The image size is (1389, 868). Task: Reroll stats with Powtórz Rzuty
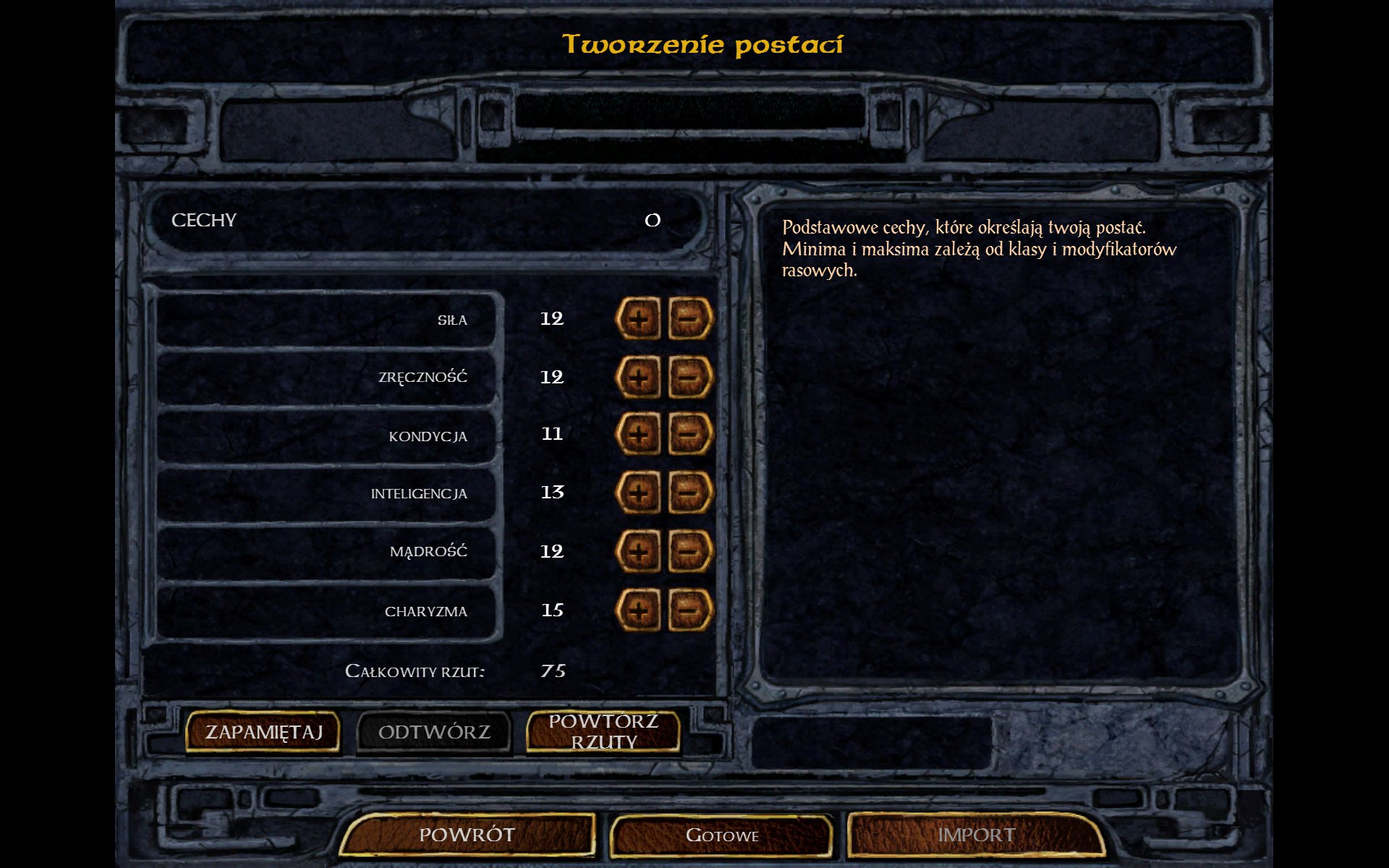(603, 732)
